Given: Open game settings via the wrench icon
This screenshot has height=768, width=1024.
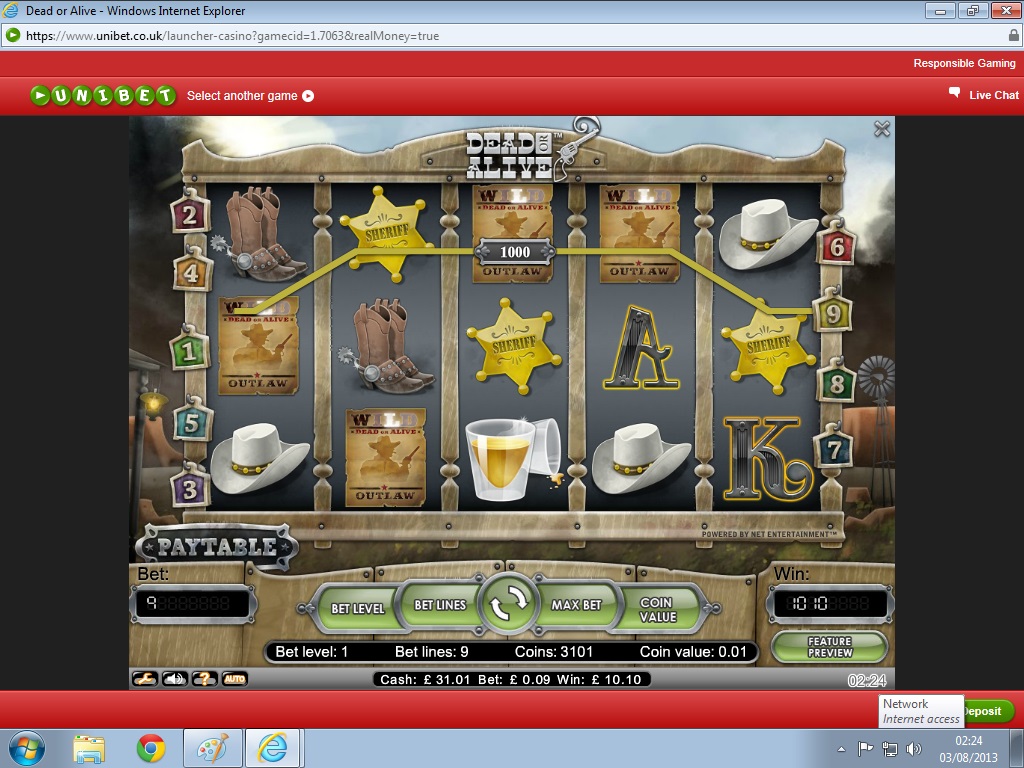Looking at the screenshot, I should coord(146,679).
